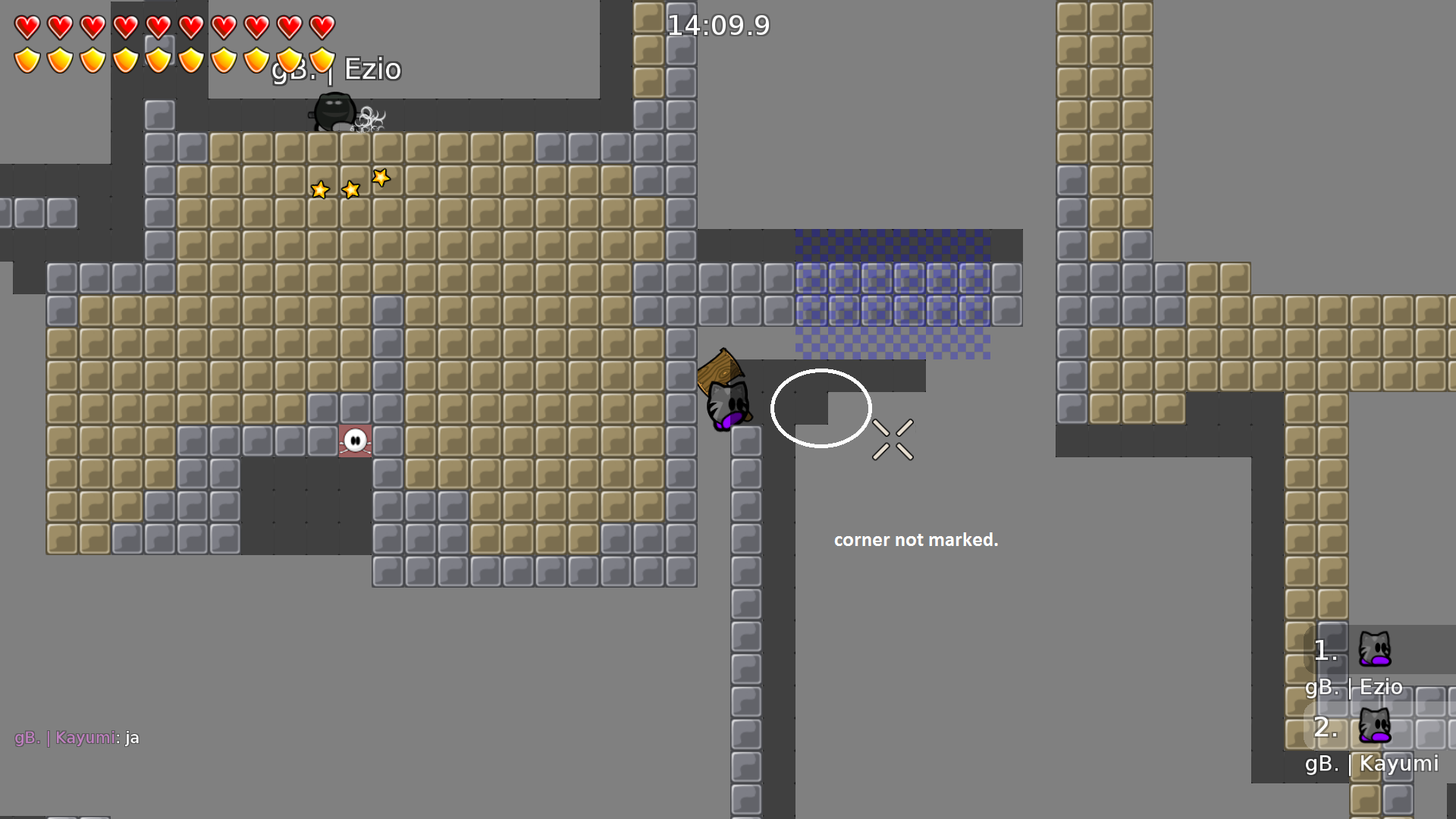Click the name tag gB. | Ezio above the ninja
The width and height of the screenshot is (1456, 819).
pyautogui.click(x=336, y=69)
